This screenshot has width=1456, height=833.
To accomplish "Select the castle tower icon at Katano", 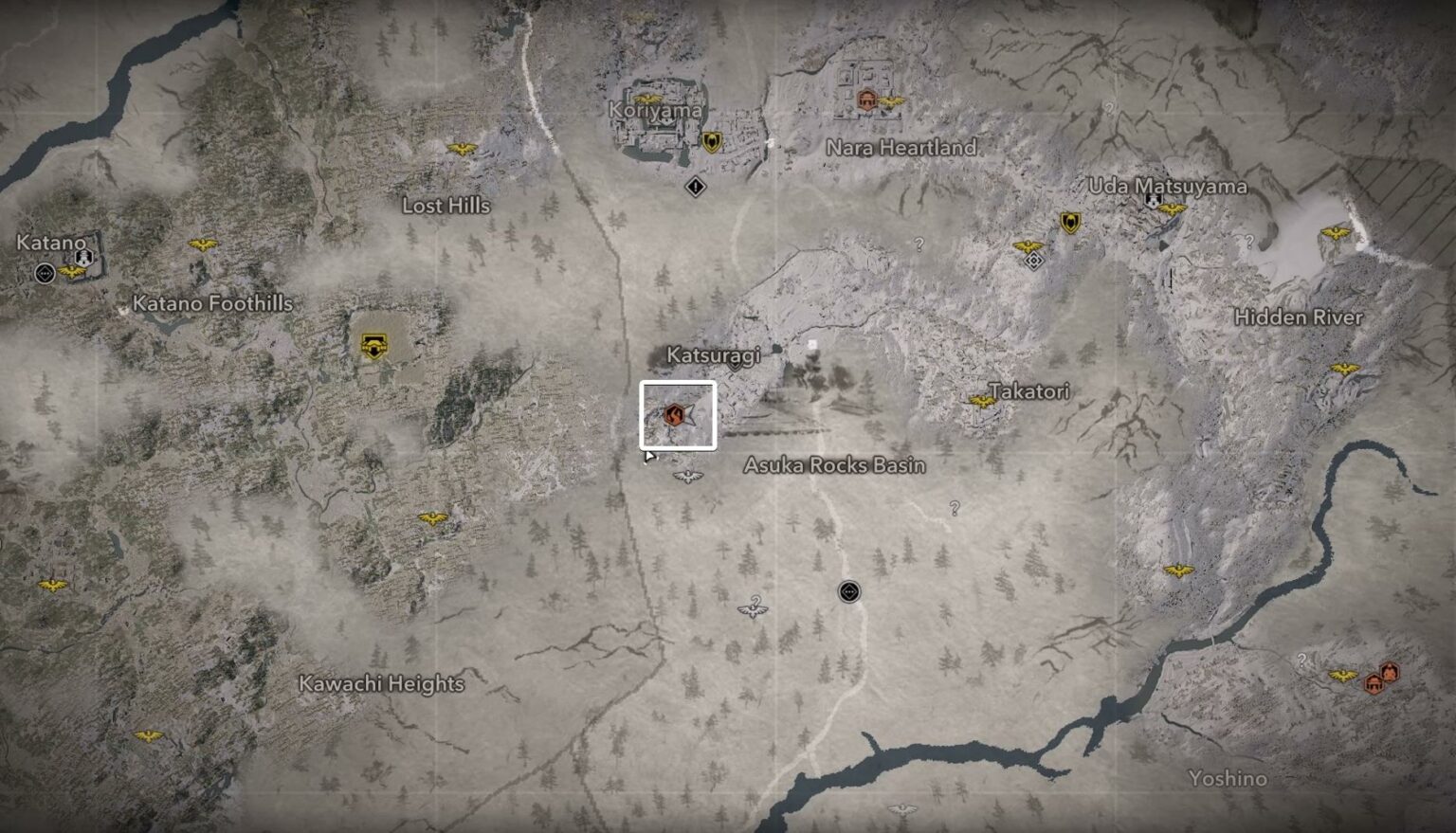I will tap(83, 258).
